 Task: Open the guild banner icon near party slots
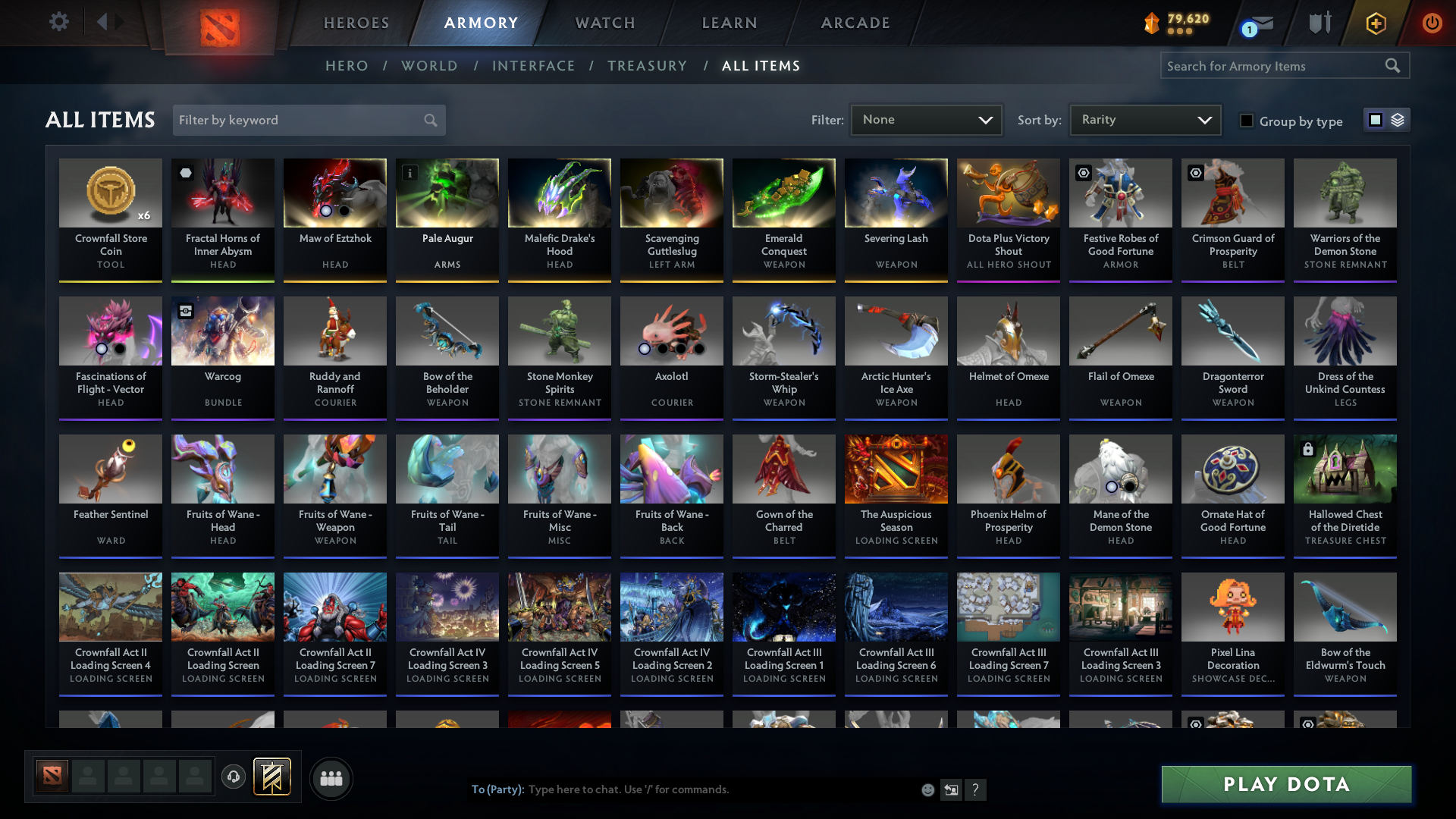tap(271, 777)
